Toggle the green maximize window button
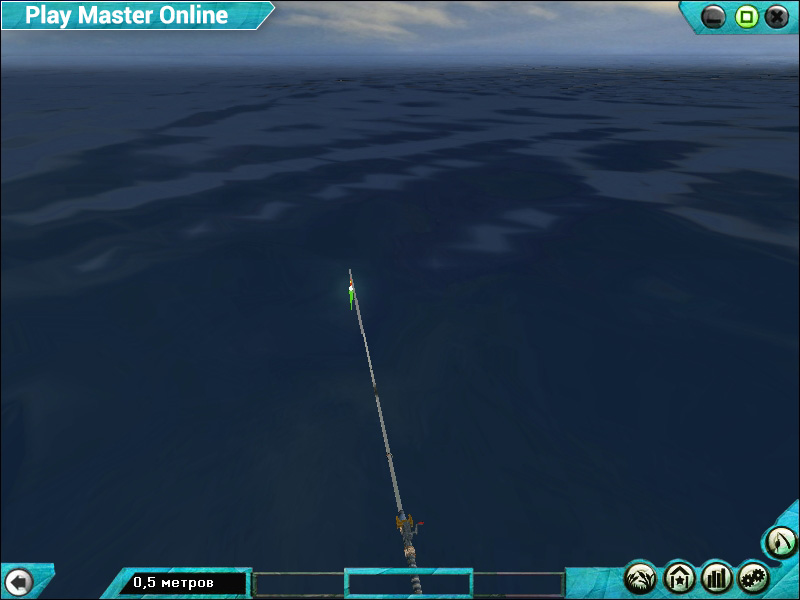The image size is (800, 600). pyautogui.click(x=746, y=16)
